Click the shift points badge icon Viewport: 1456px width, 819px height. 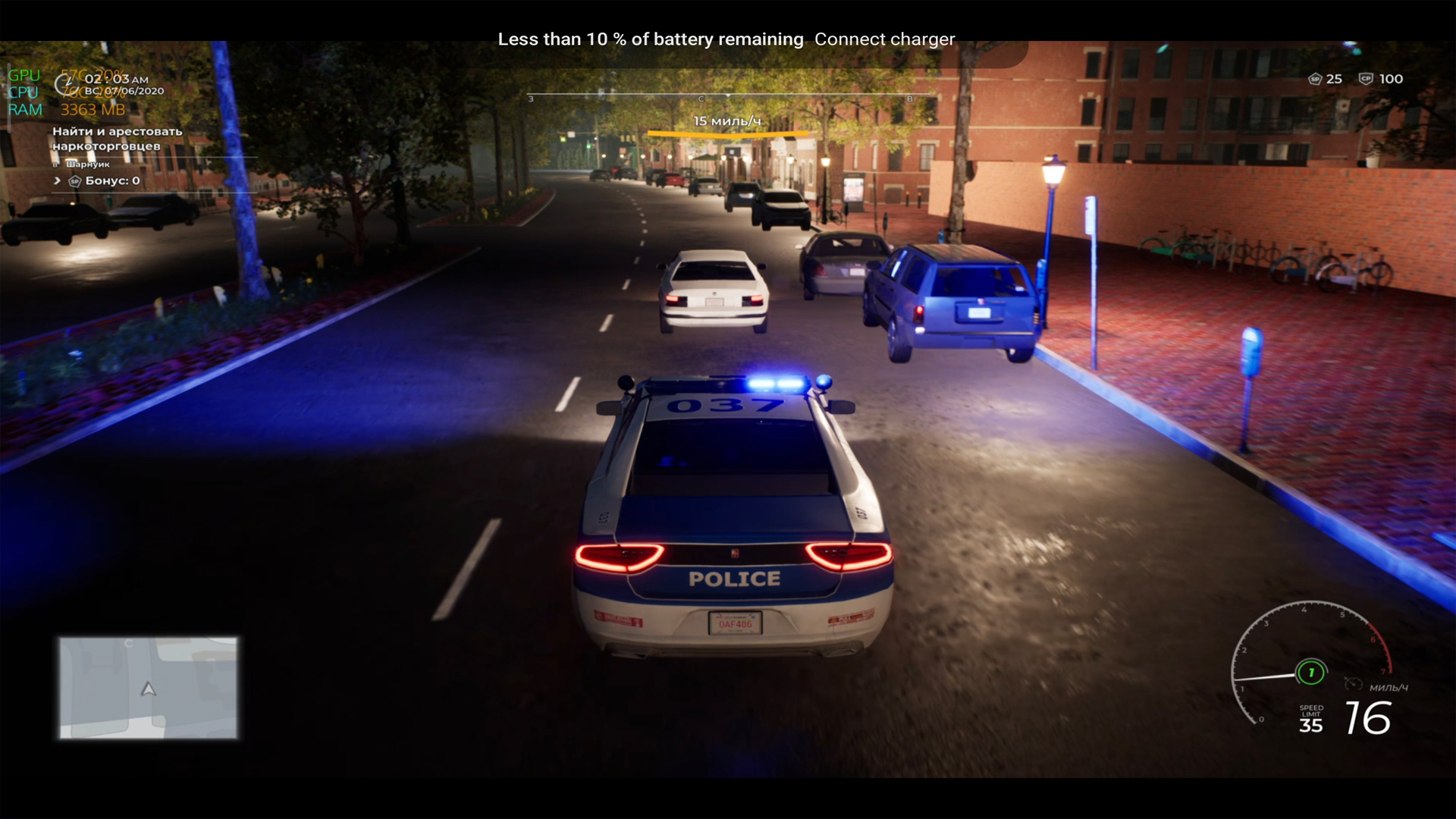(x=1315, y=79)
